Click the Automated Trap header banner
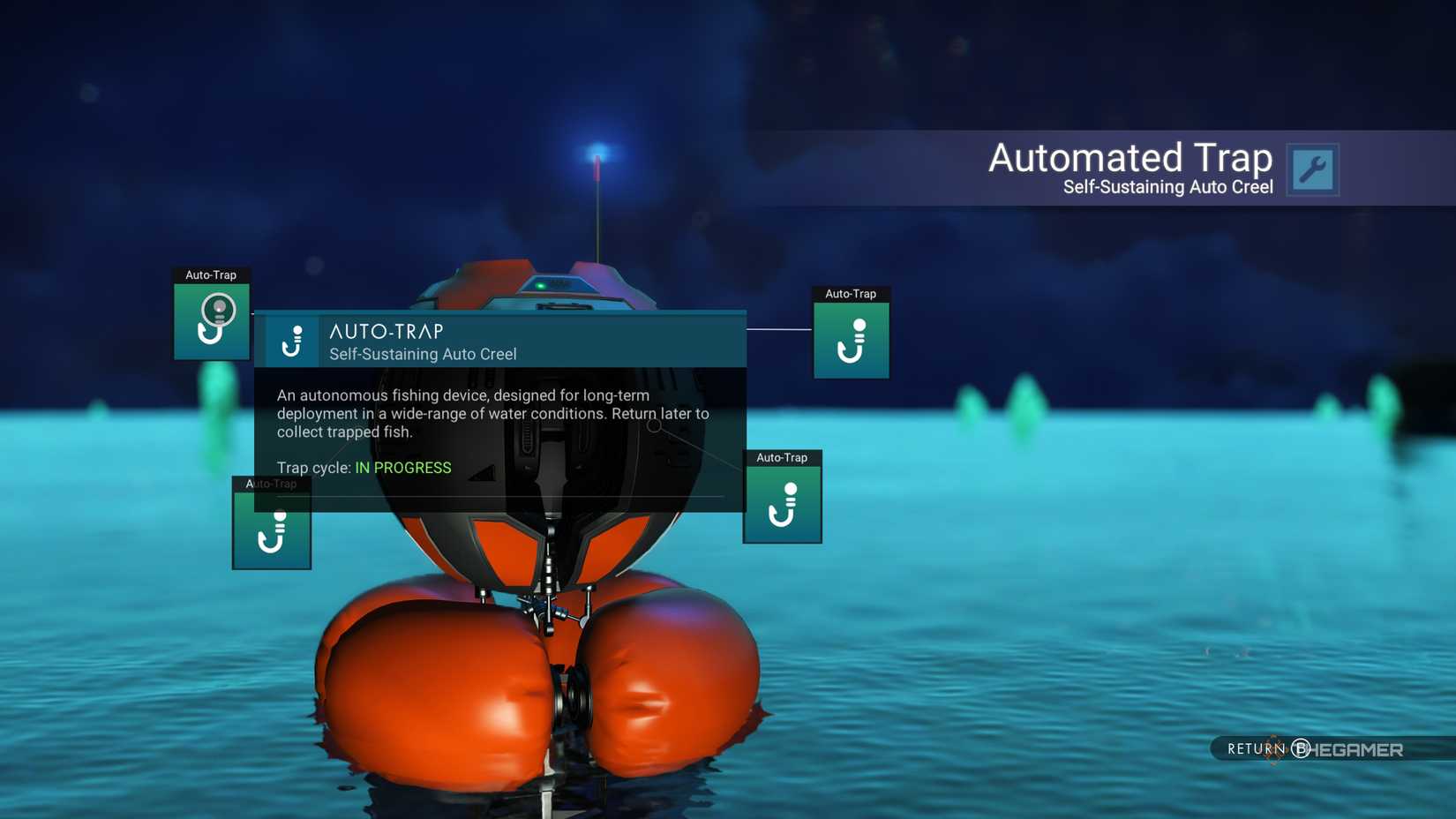Image resolution: width=1456 pixels, height=819 pixels. [1132, 159]
